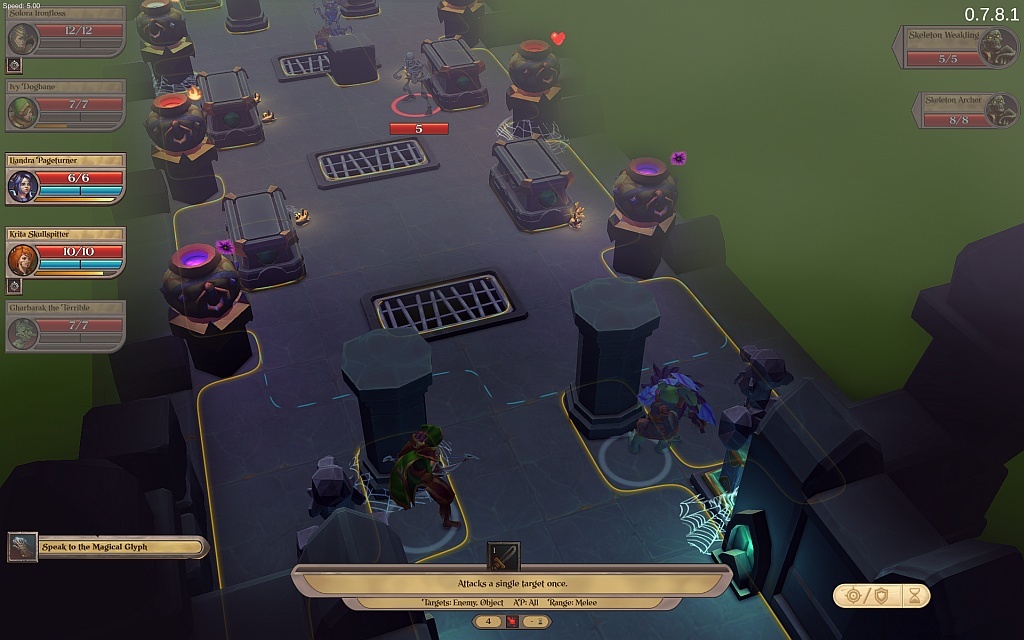Viewport: 1024px width, 640px height.
Task: Open the Speak to the Magical Glyph objective
Action: point(107,547)
